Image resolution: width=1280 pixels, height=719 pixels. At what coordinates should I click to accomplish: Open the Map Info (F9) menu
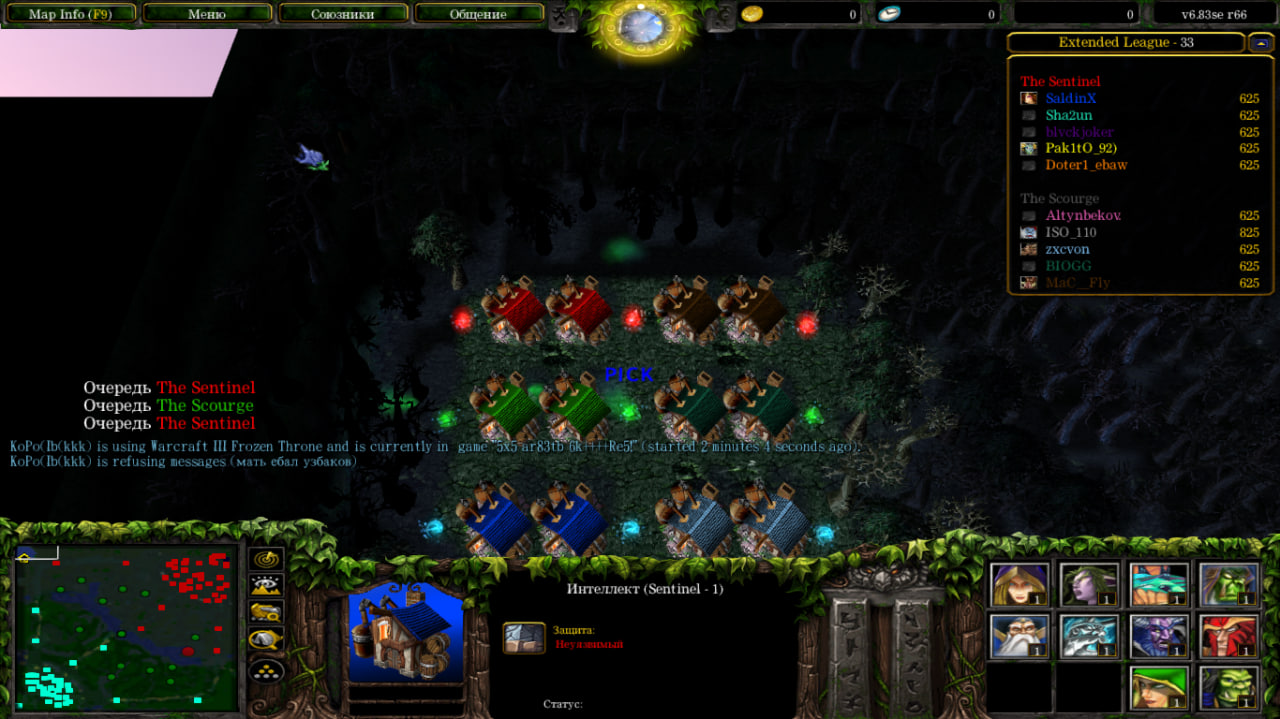(68, 14)
